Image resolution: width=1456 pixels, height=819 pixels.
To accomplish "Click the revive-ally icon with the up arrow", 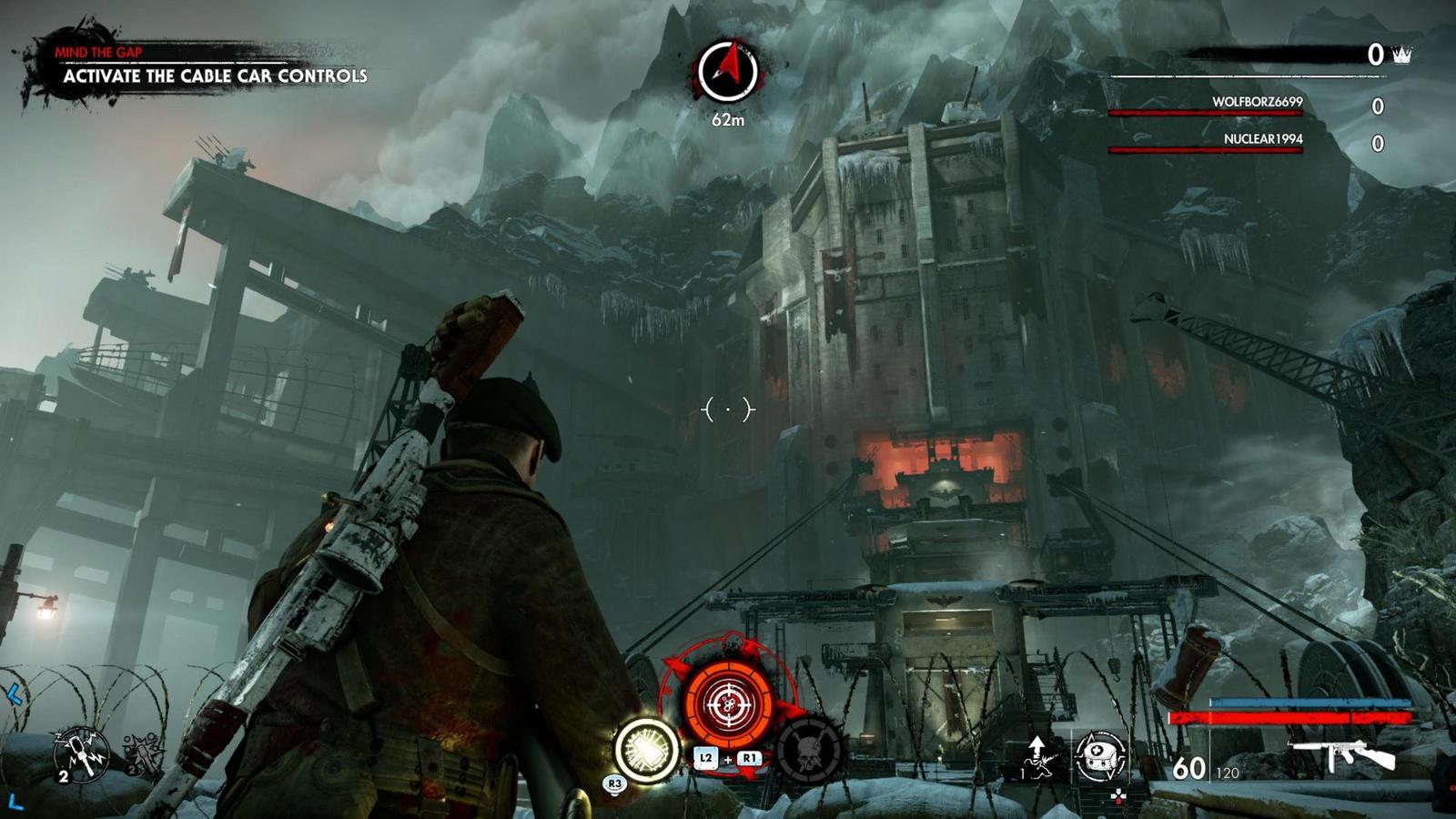I will (x=1038, y=757).
